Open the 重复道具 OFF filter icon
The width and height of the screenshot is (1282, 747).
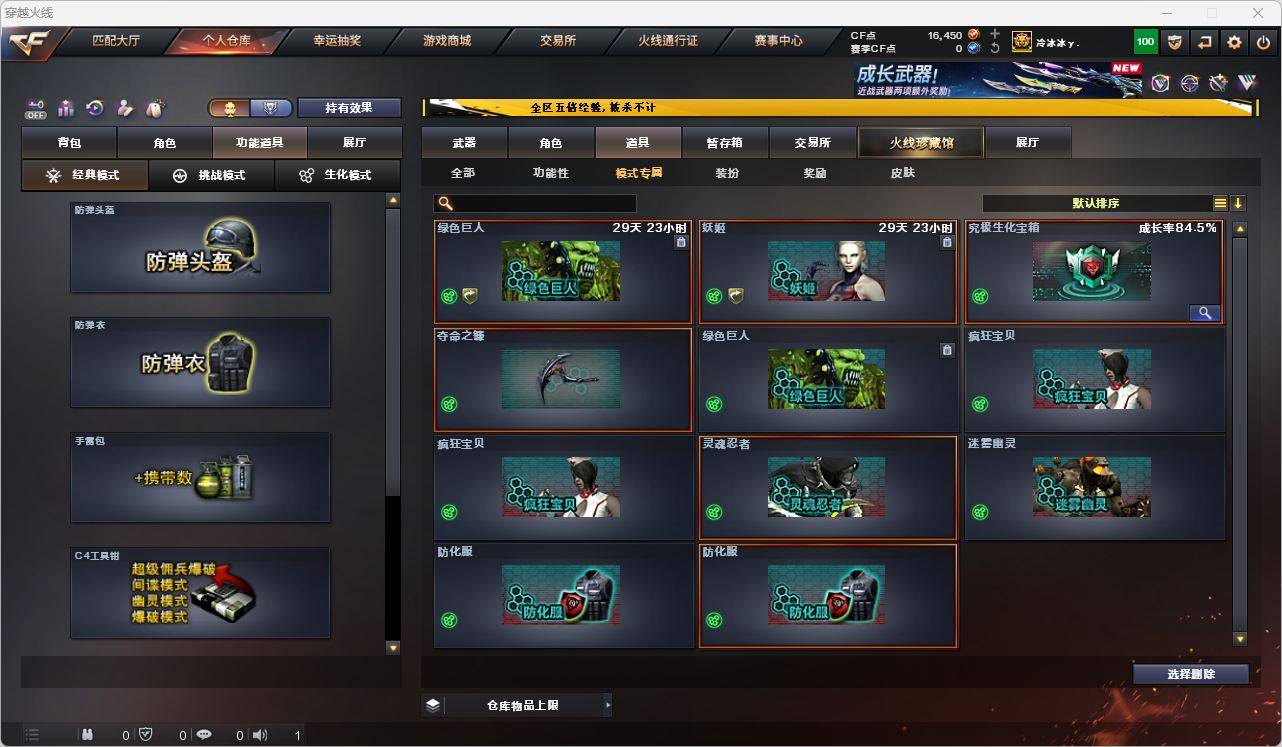tap(34, 107)
